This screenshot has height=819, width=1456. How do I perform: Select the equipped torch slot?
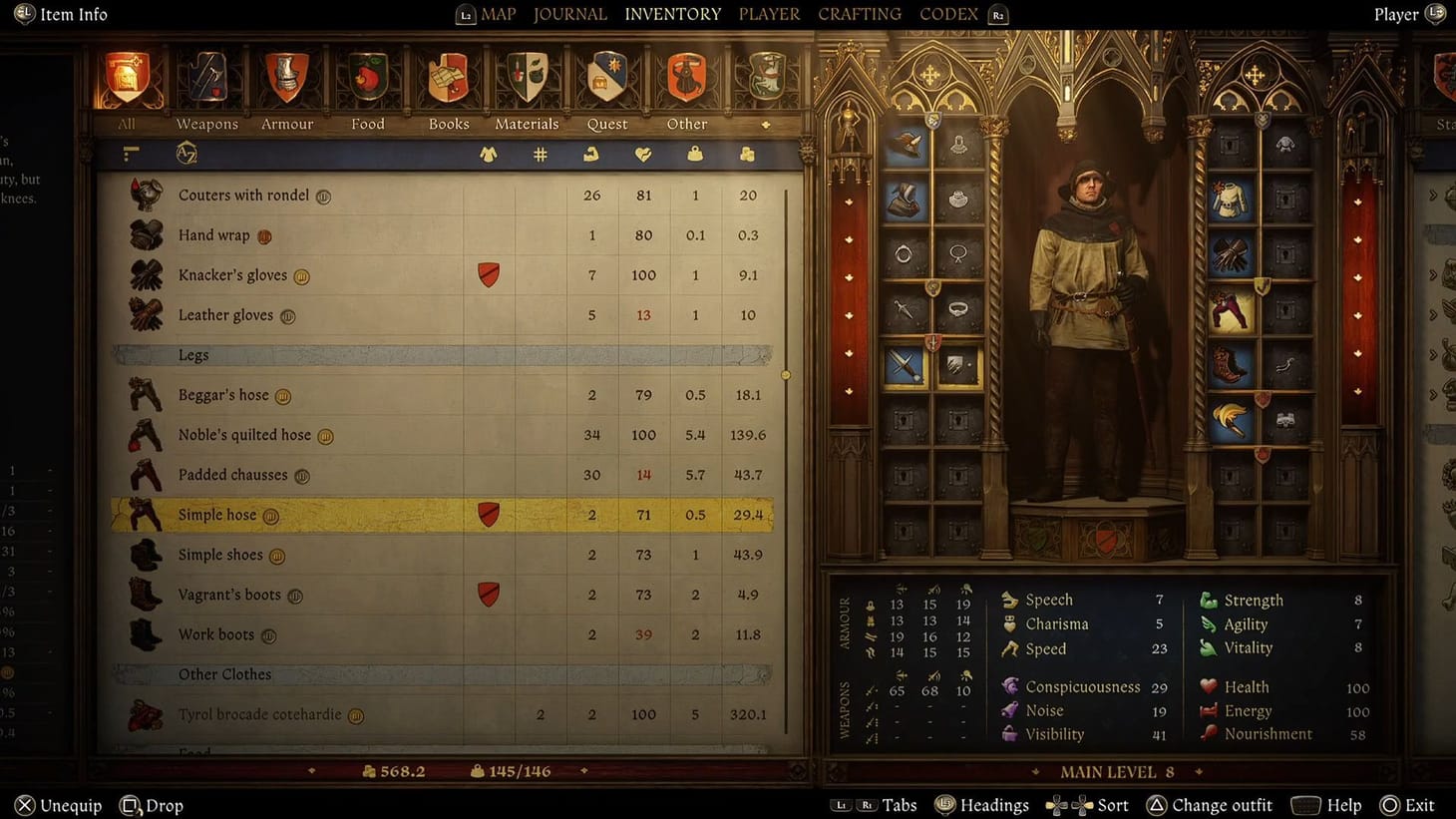click(x=1228, y=419)
